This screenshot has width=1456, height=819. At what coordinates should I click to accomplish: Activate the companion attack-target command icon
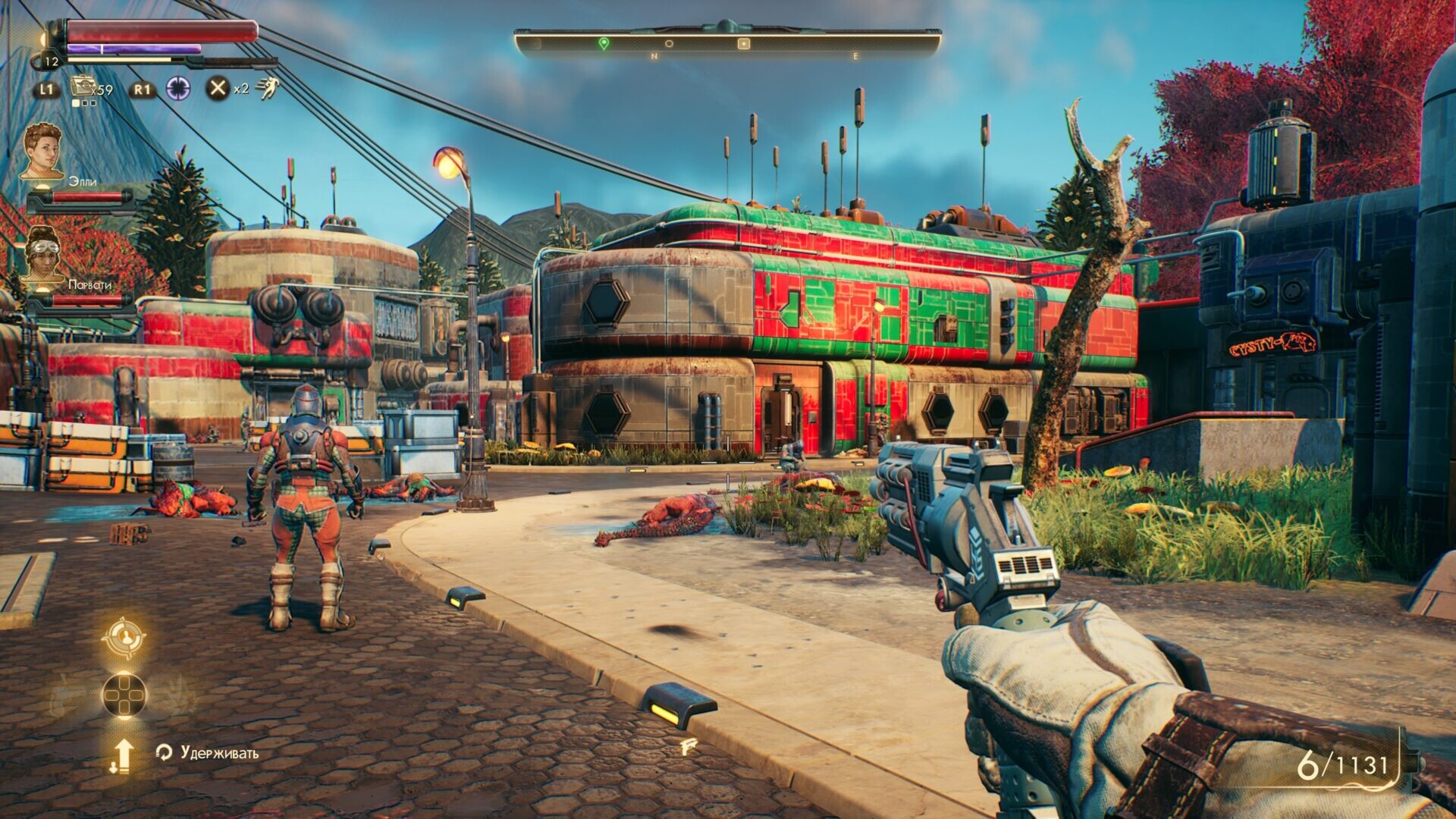[x=123, y=638]
